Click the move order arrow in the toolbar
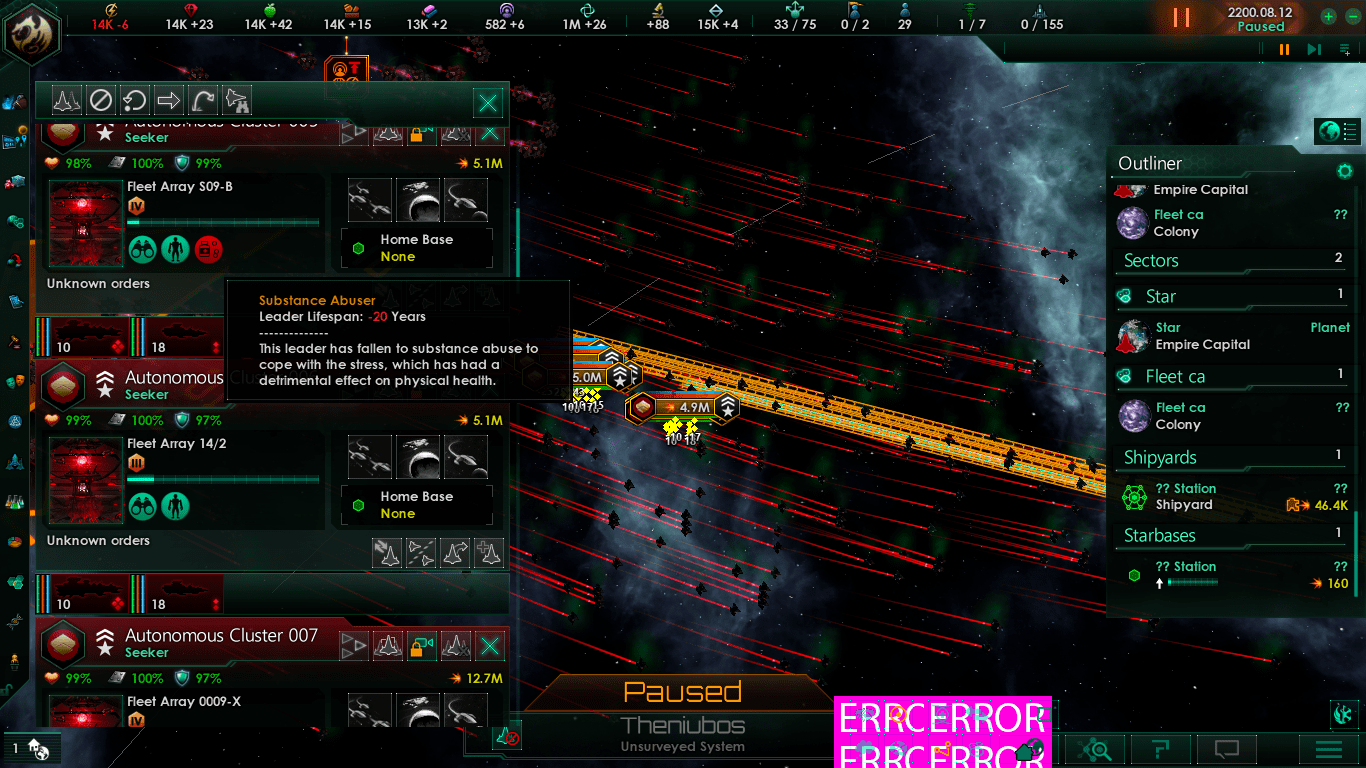 (168, 100)
